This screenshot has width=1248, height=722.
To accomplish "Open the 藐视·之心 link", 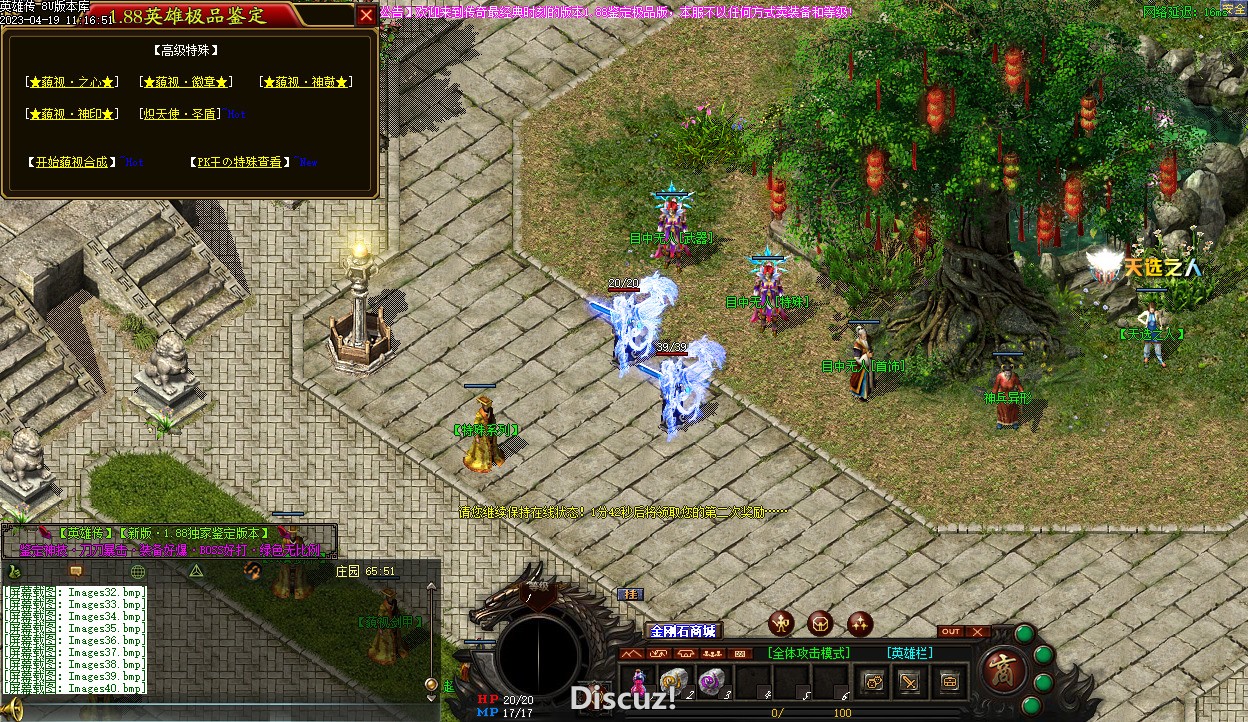I will 73,82.
